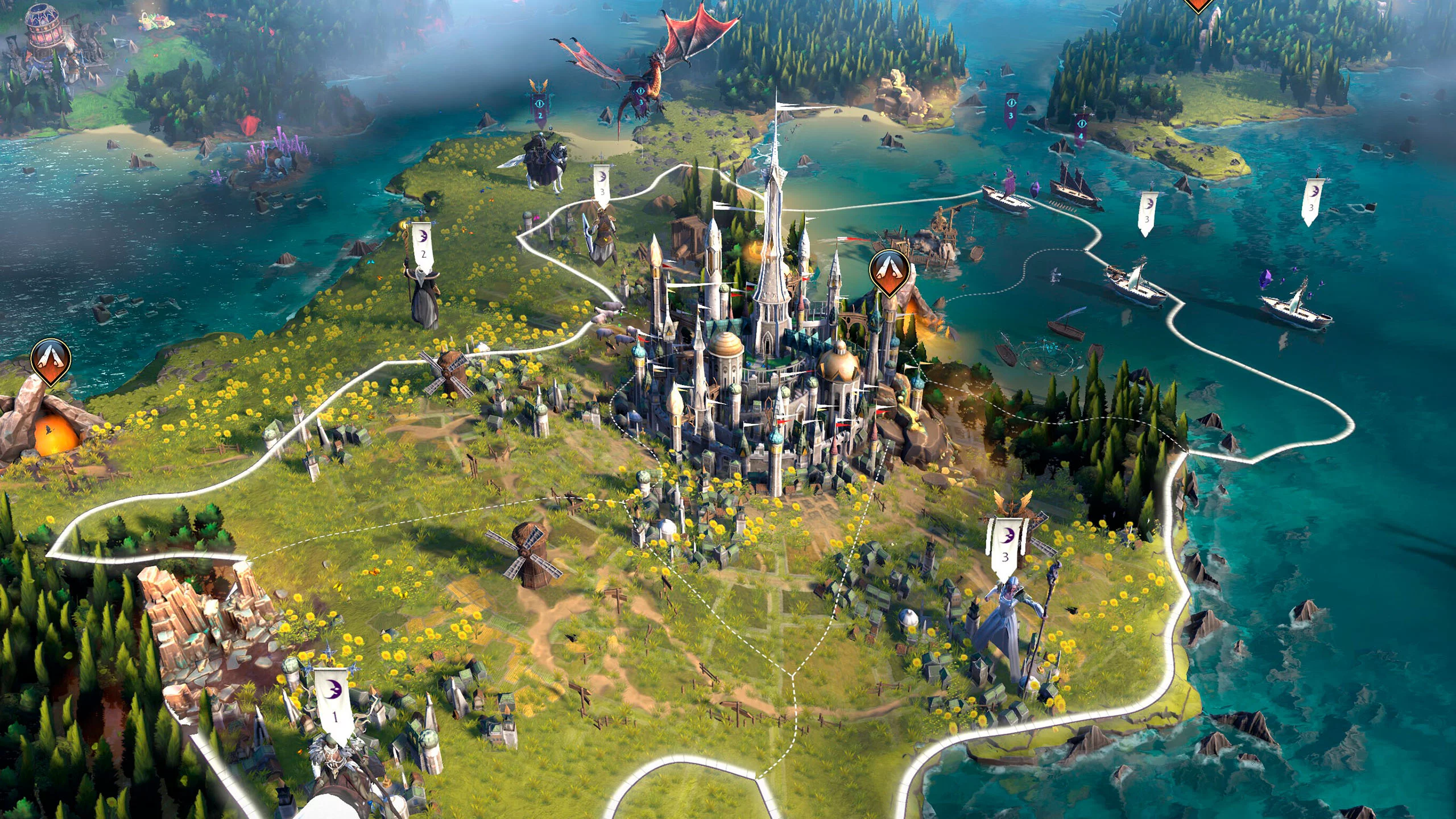The width and height of the screenshot is (1456, 819).
Task: Open the orange map pin beside the city
Action: [x=889, y=271]
